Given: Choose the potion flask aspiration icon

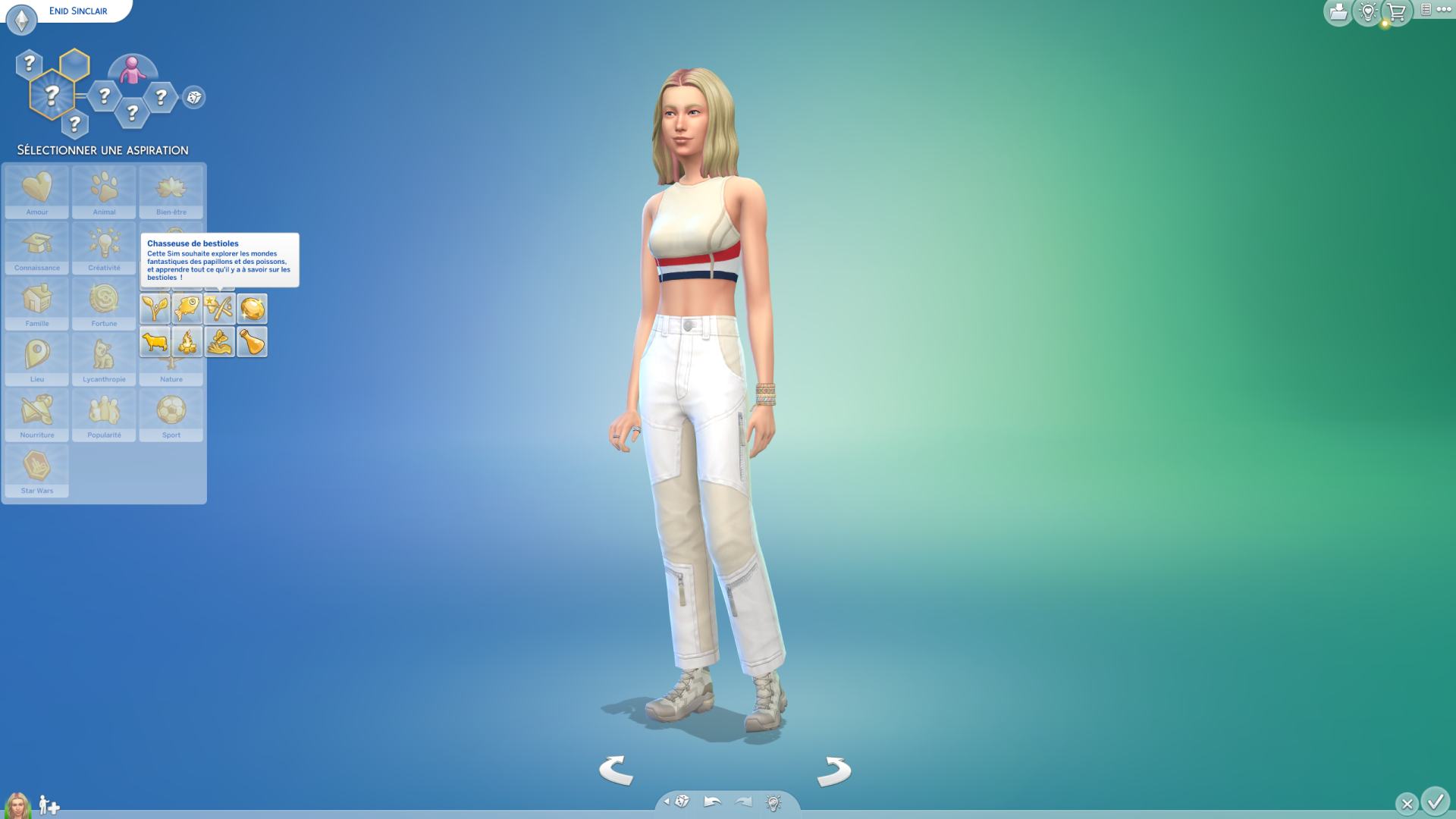Looking at the screenshot, I should coord(252,342).
